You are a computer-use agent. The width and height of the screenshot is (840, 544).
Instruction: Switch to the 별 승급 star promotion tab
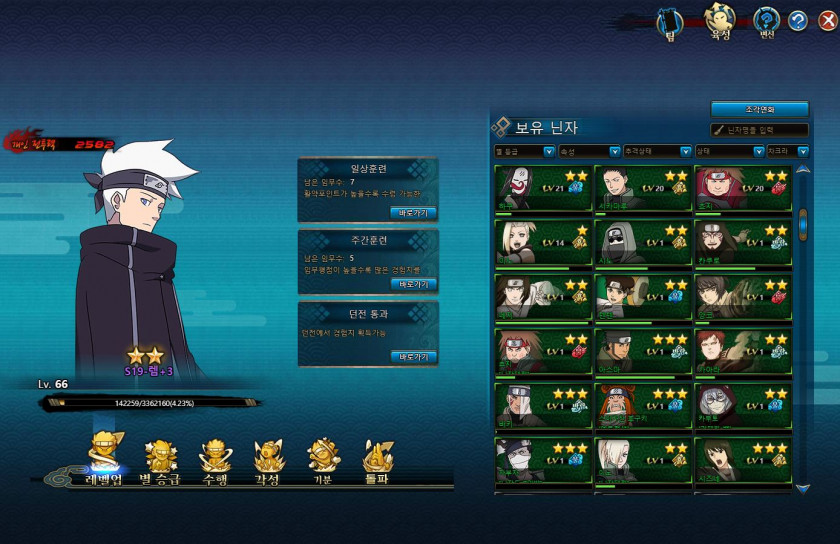click(x=160, y=461)
